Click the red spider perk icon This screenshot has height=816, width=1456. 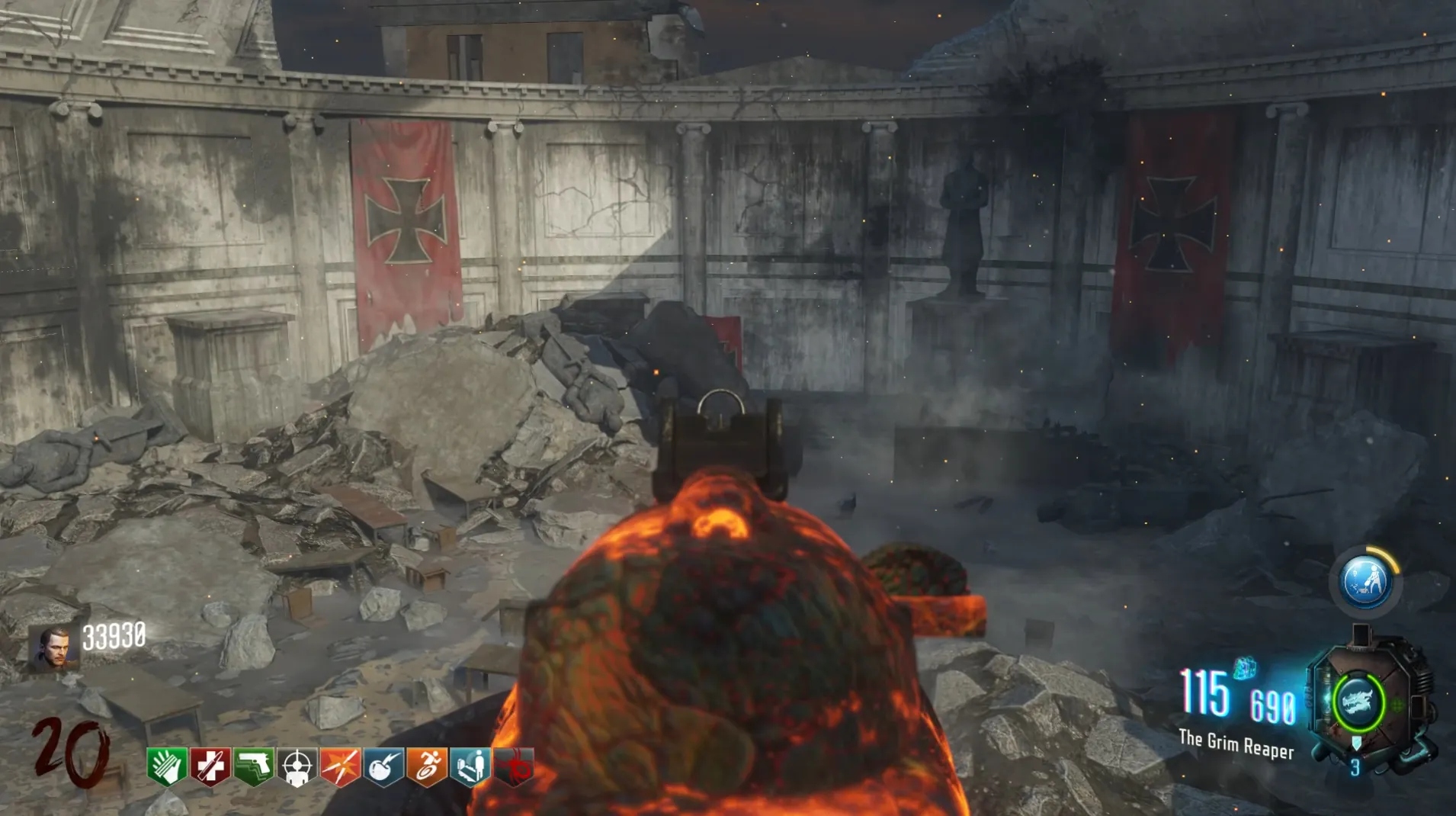coord(515,766)
